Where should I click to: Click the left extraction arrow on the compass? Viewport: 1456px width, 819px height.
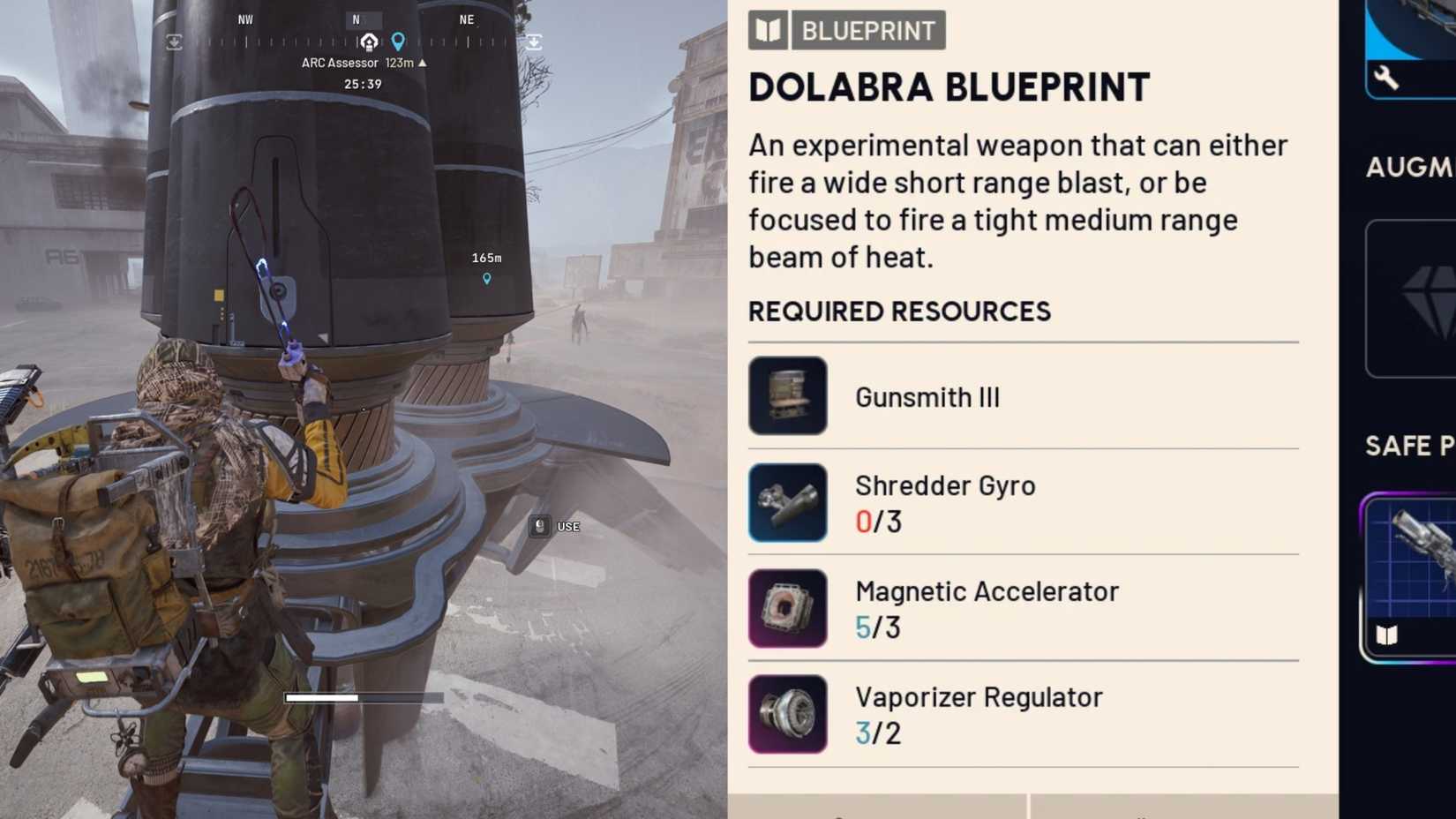click(175, 41)
